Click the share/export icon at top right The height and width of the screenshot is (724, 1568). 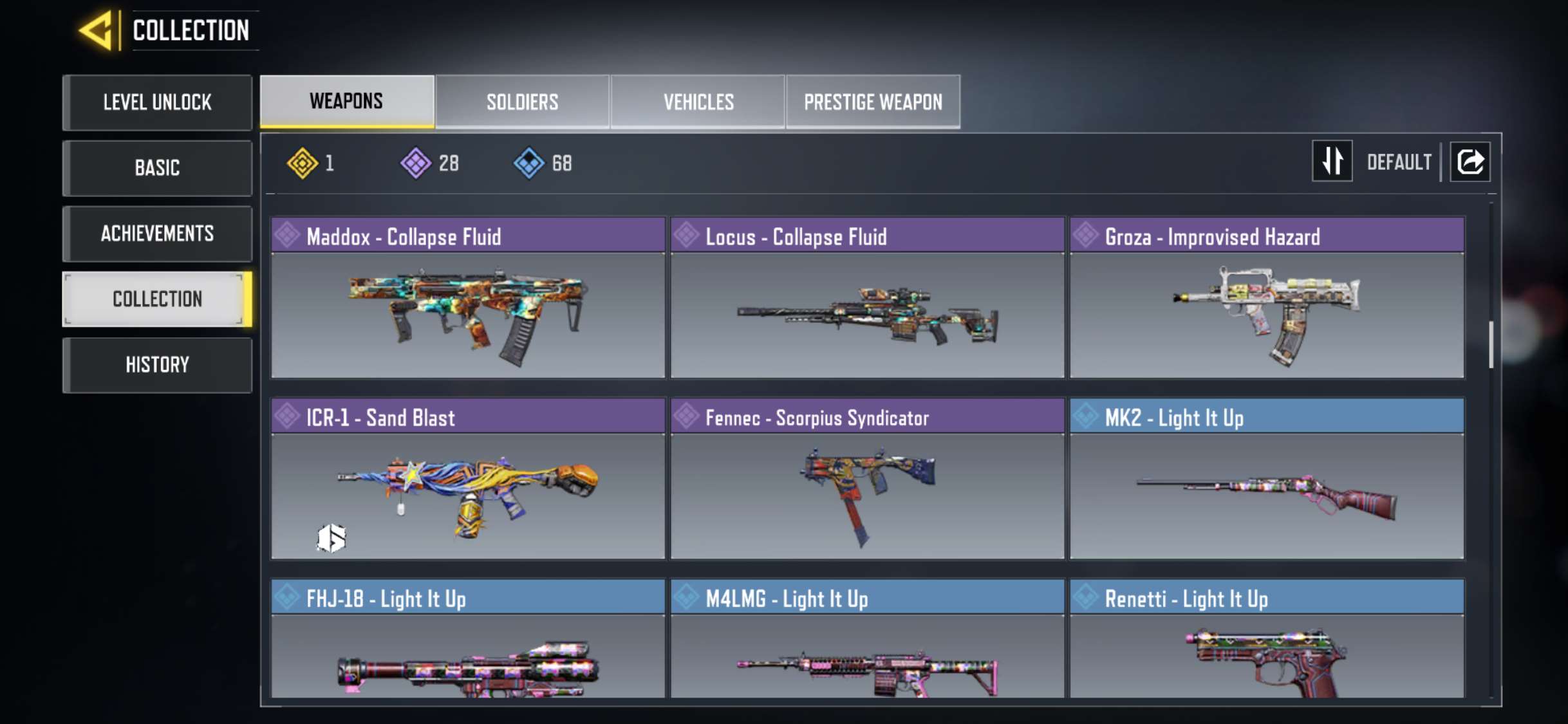1470,162
